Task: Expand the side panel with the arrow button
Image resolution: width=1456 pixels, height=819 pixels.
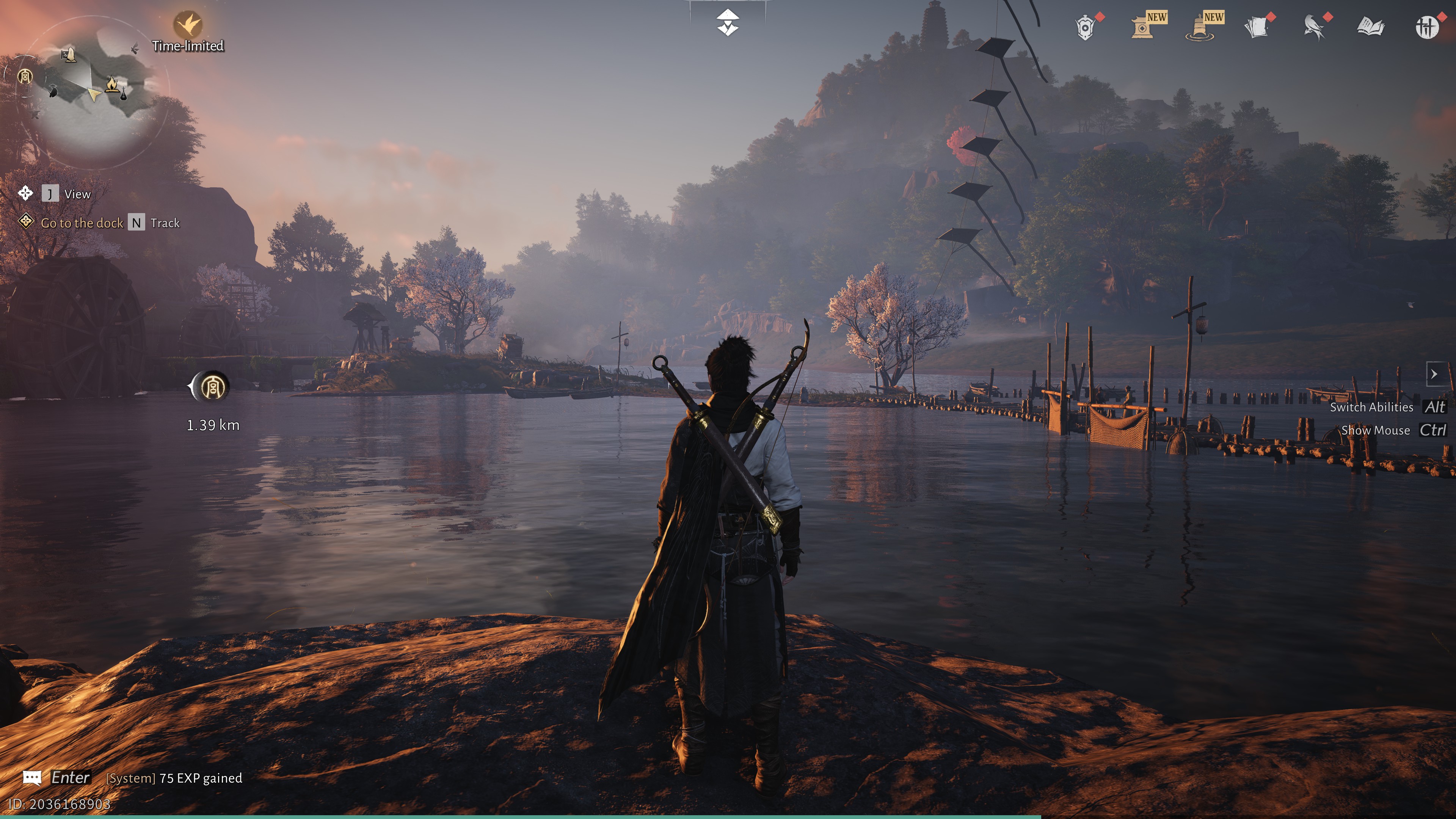Action: click(x=1434, y=373)
